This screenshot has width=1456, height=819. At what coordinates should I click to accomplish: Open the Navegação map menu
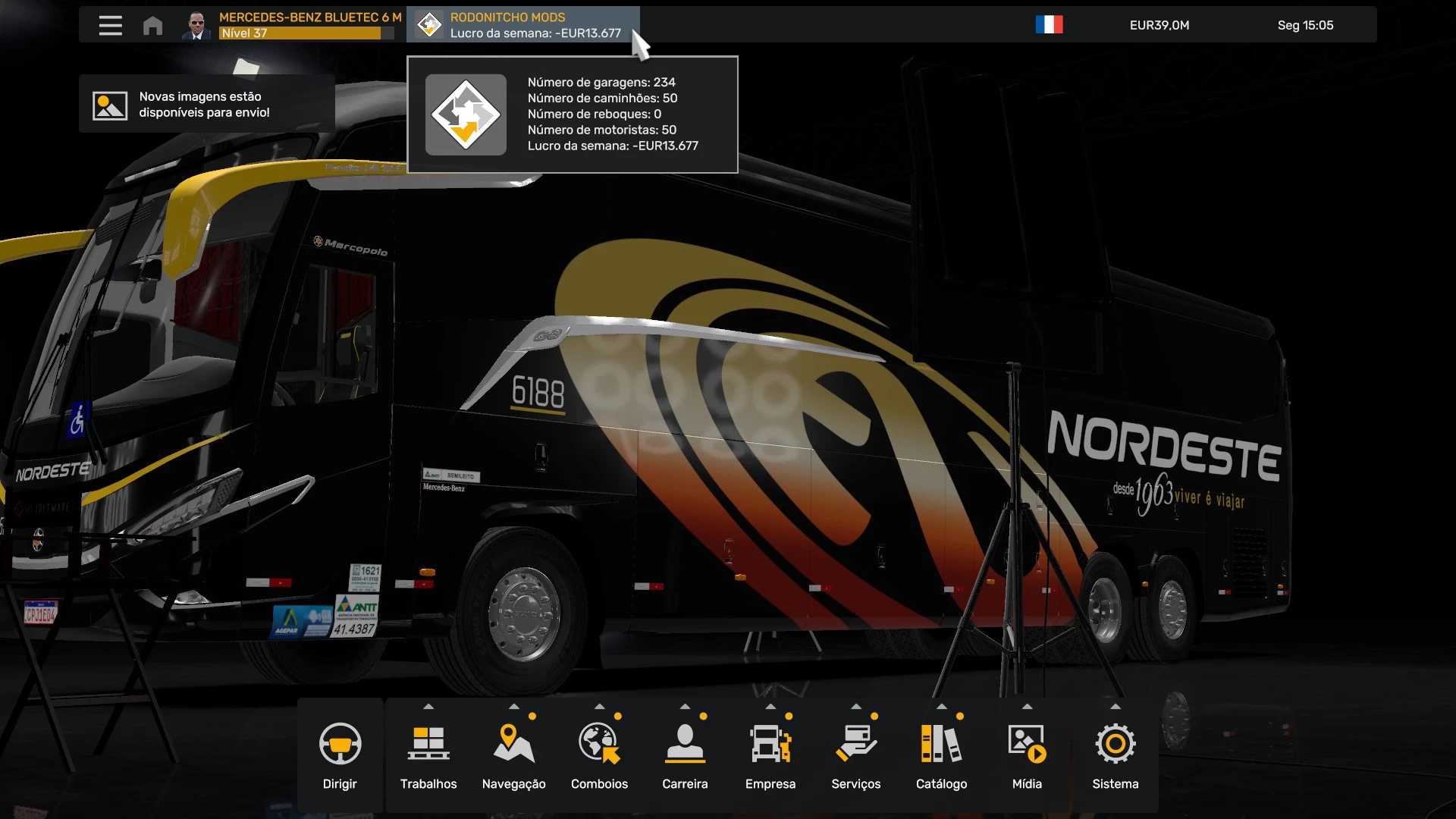[x=513, y=755]
